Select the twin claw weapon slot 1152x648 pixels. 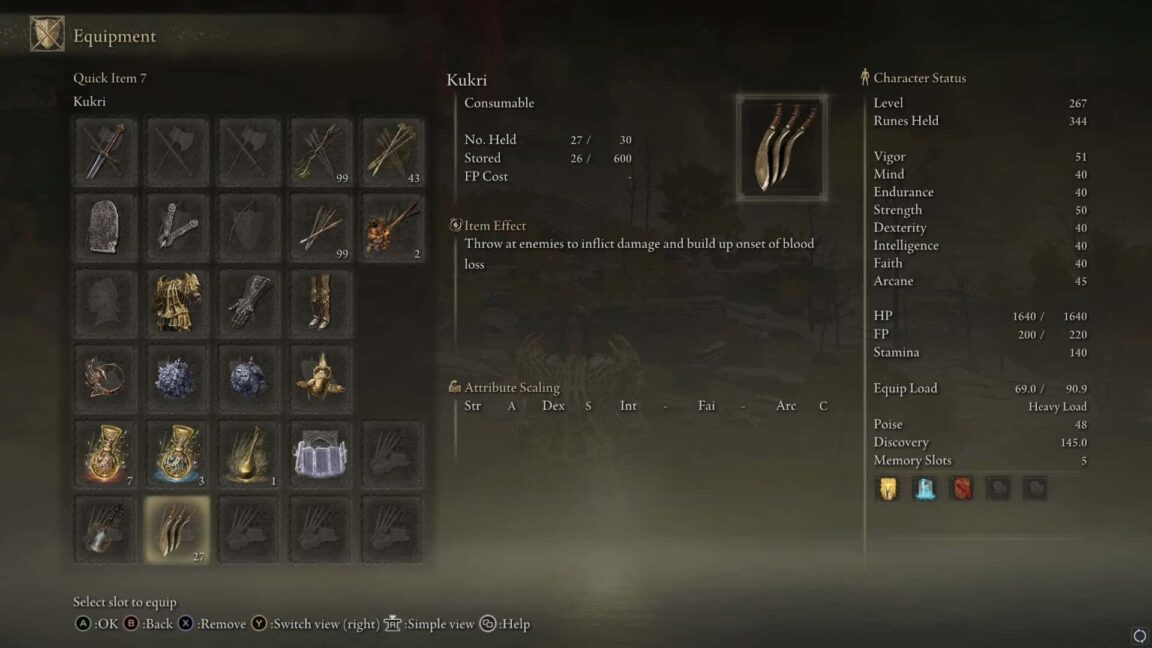coord(177,227)
